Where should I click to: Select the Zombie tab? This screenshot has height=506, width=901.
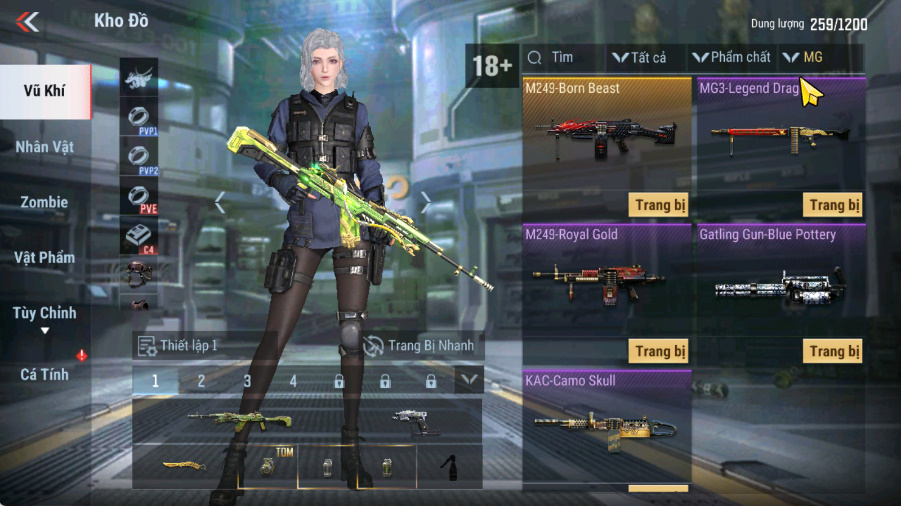[45, 202]
